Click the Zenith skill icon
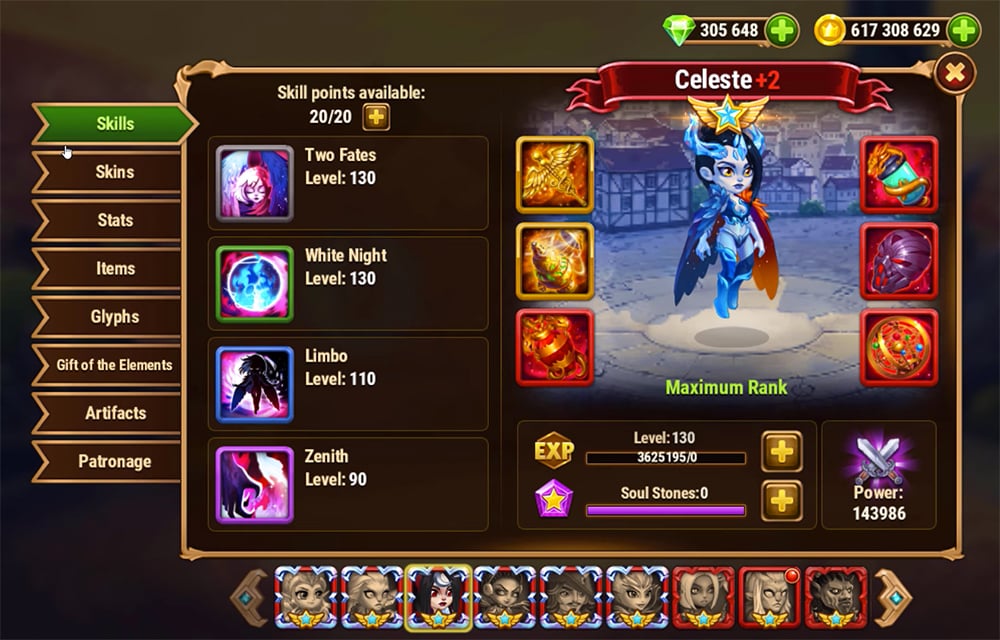This screenshot has height=640, width=1000. [x=254, y=485]
